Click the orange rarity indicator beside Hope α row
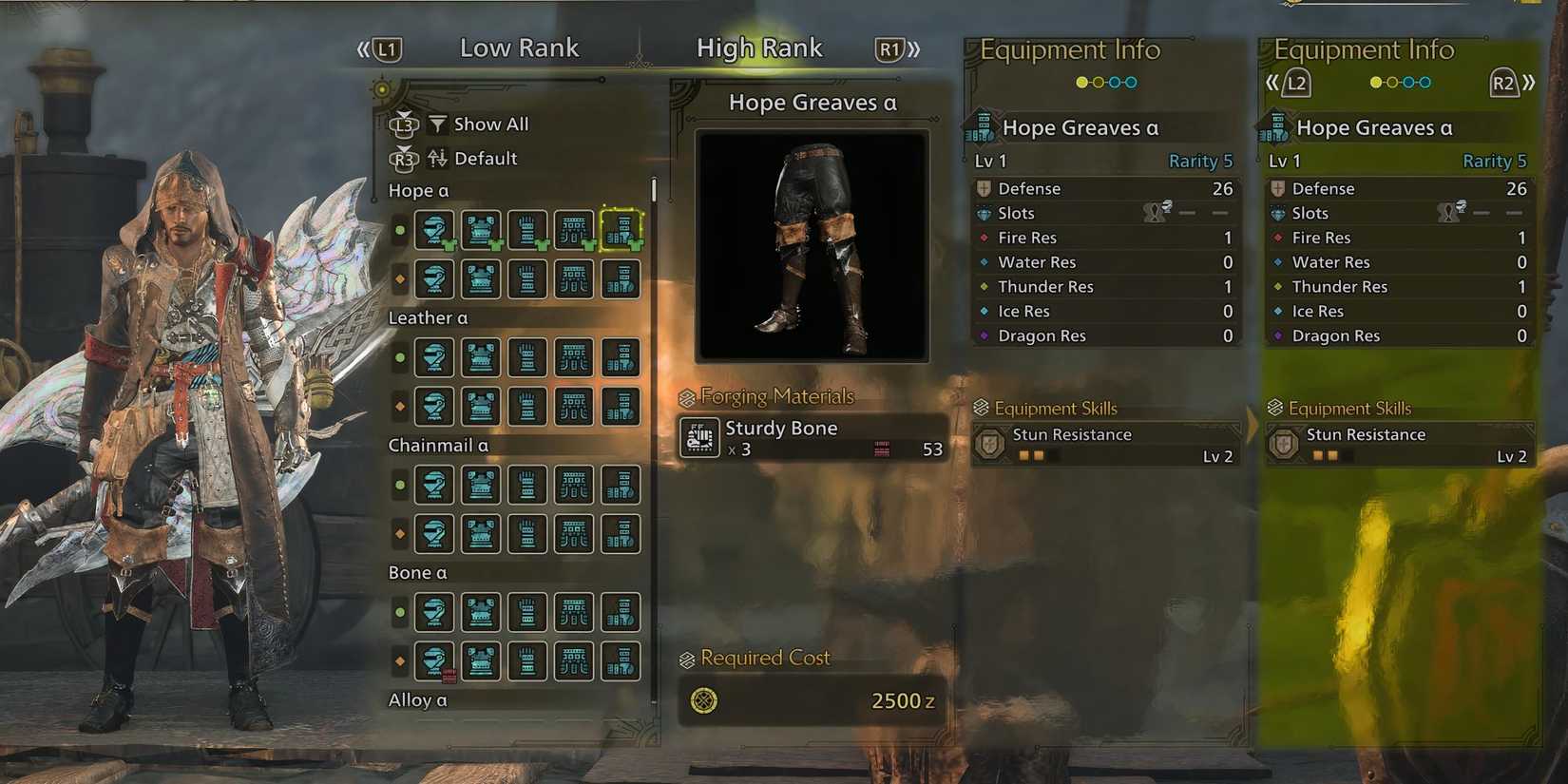The height and width of the screenshot is (784, 1568). coord(400,278)
